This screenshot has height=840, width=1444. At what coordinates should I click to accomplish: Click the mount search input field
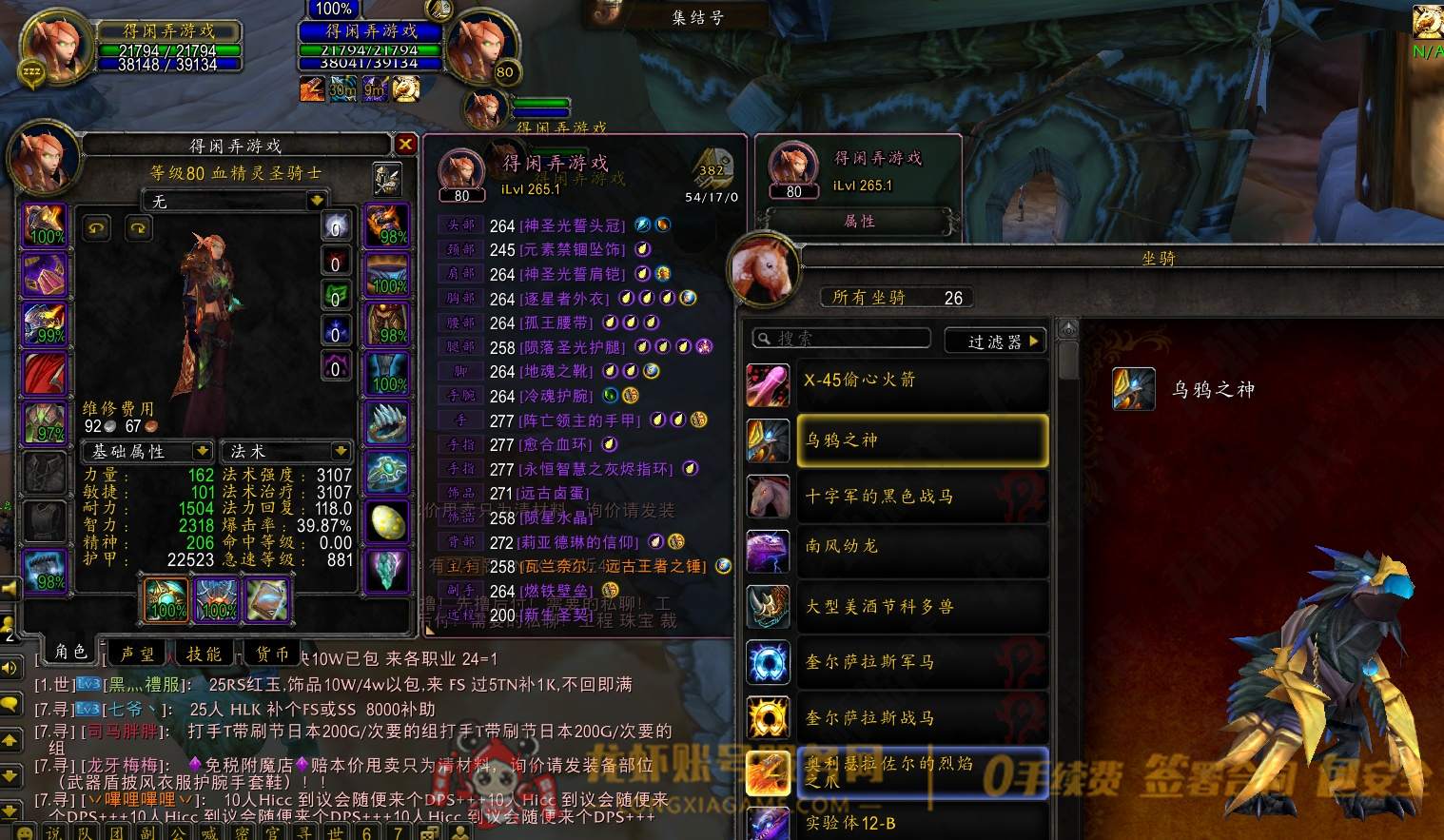(x=840, y=338)
